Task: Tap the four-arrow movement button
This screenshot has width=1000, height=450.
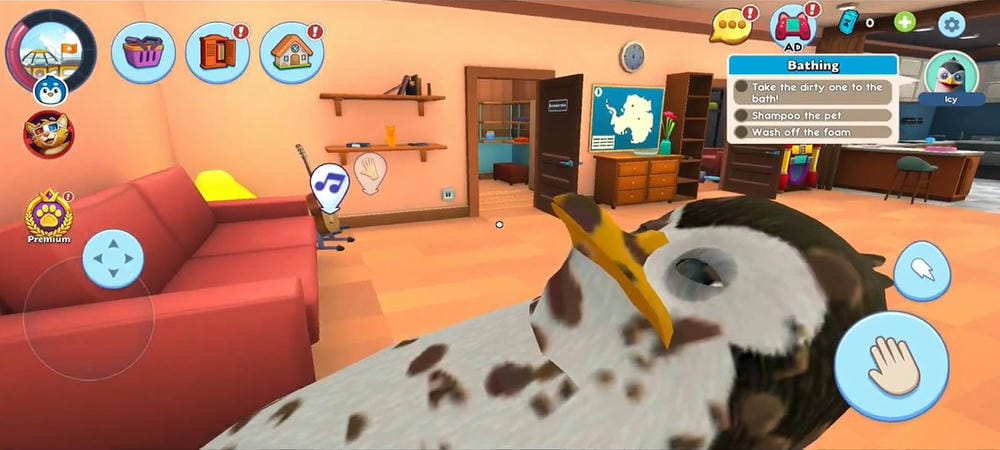Action: coord(113,259)
